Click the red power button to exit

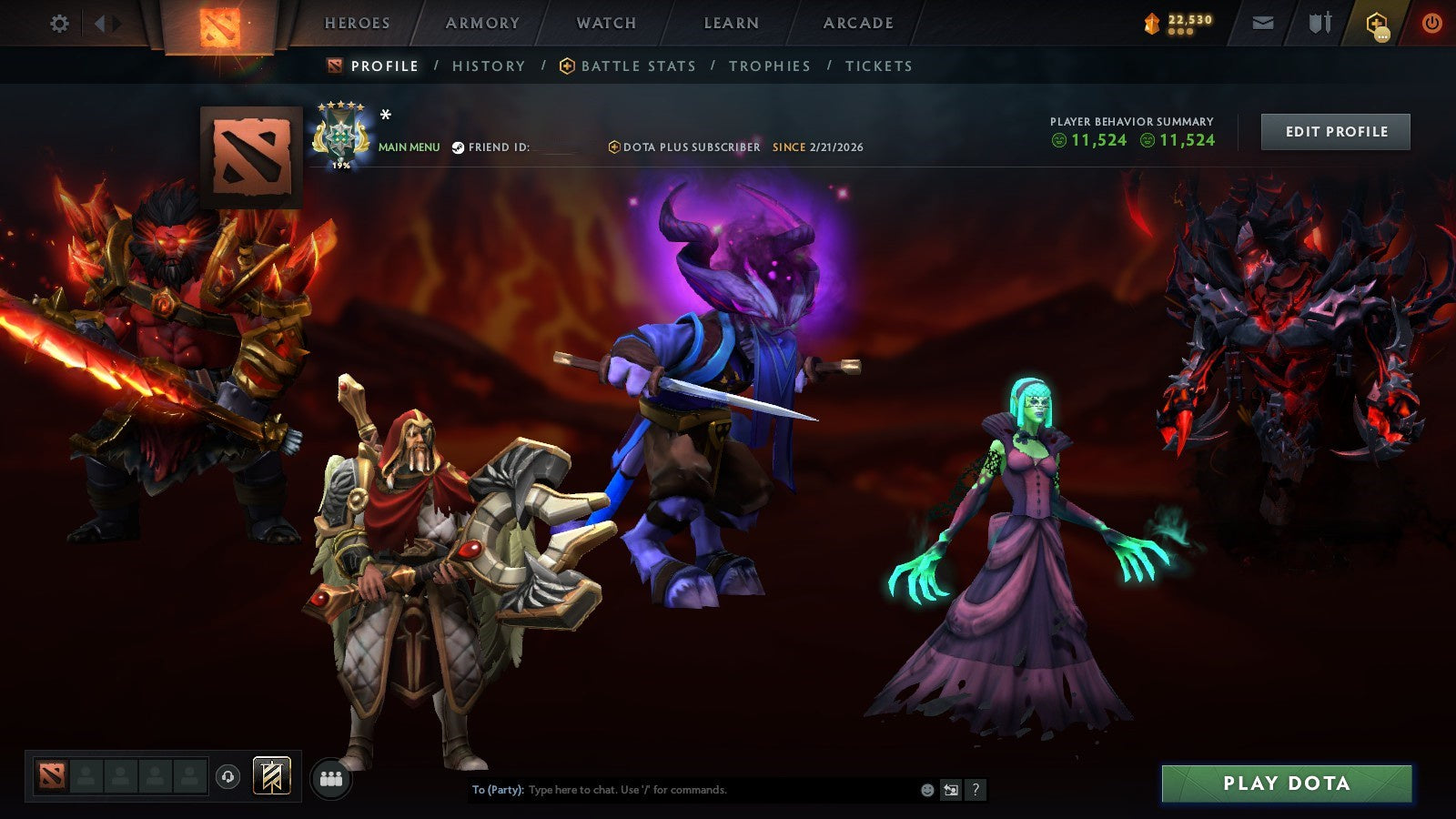[x=1431, y=24]
